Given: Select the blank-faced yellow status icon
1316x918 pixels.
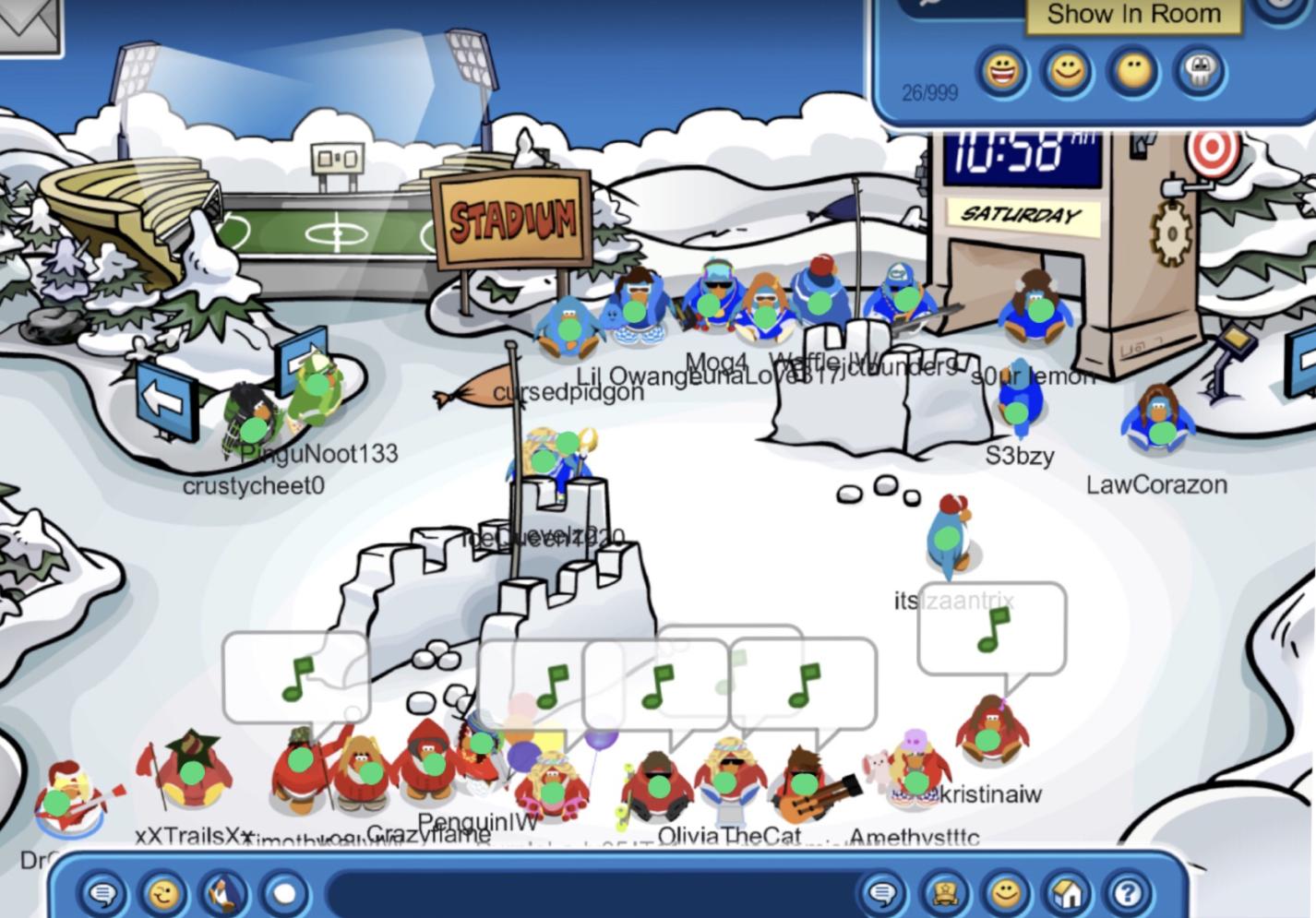Looking at the screenshot, I should tap(1134, 71).
